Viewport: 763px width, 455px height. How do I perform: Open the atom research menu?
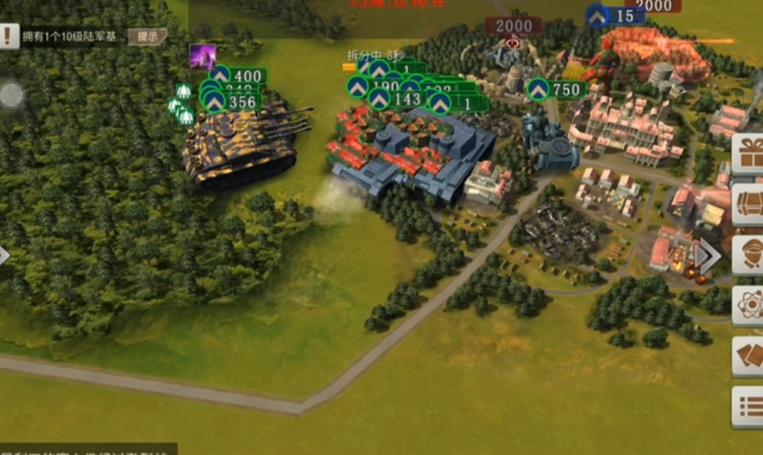(748, 306)
